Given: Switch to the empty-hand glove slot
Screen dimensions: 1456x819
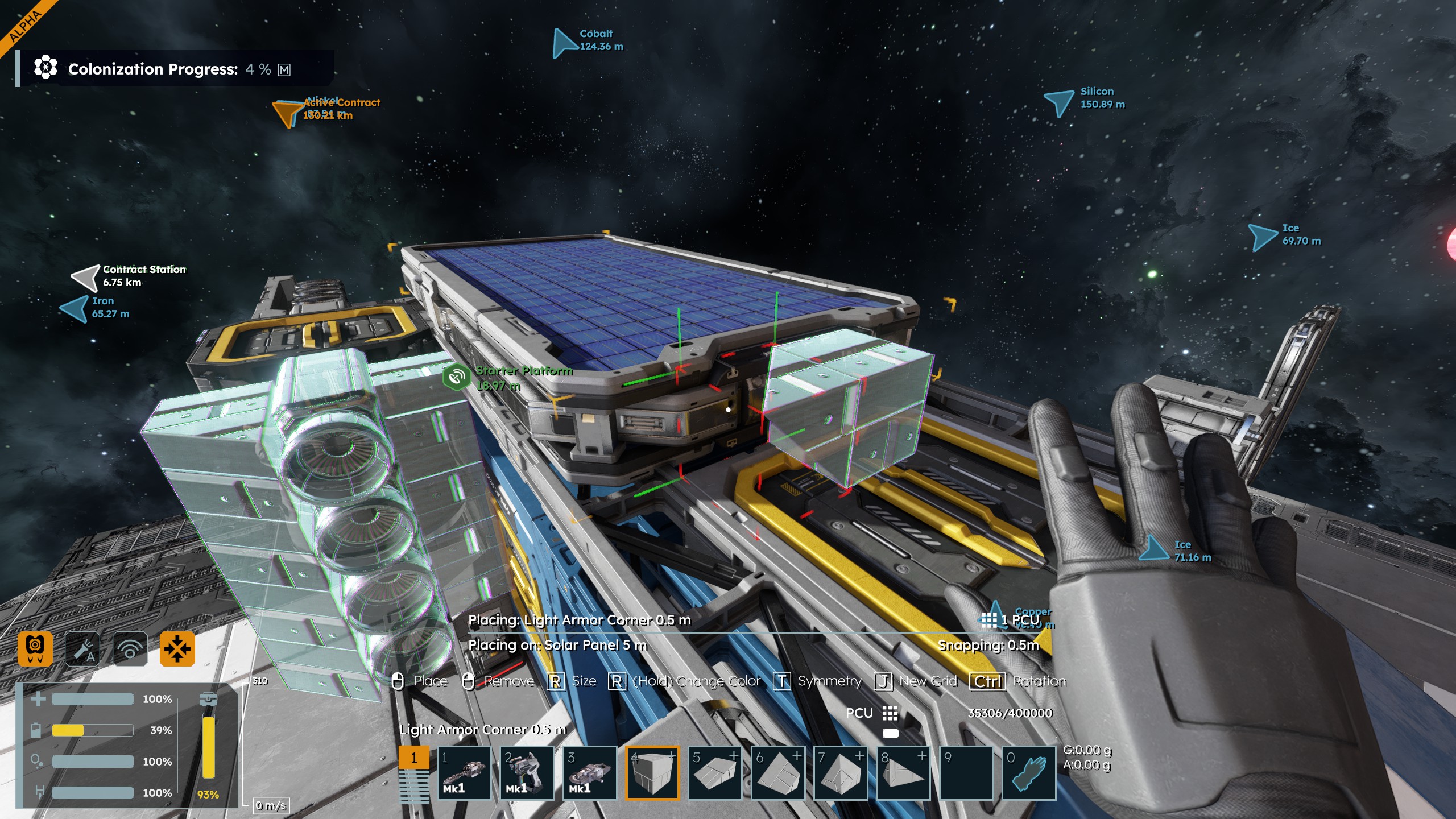Looking at the screenshot, I should 1029,773.
